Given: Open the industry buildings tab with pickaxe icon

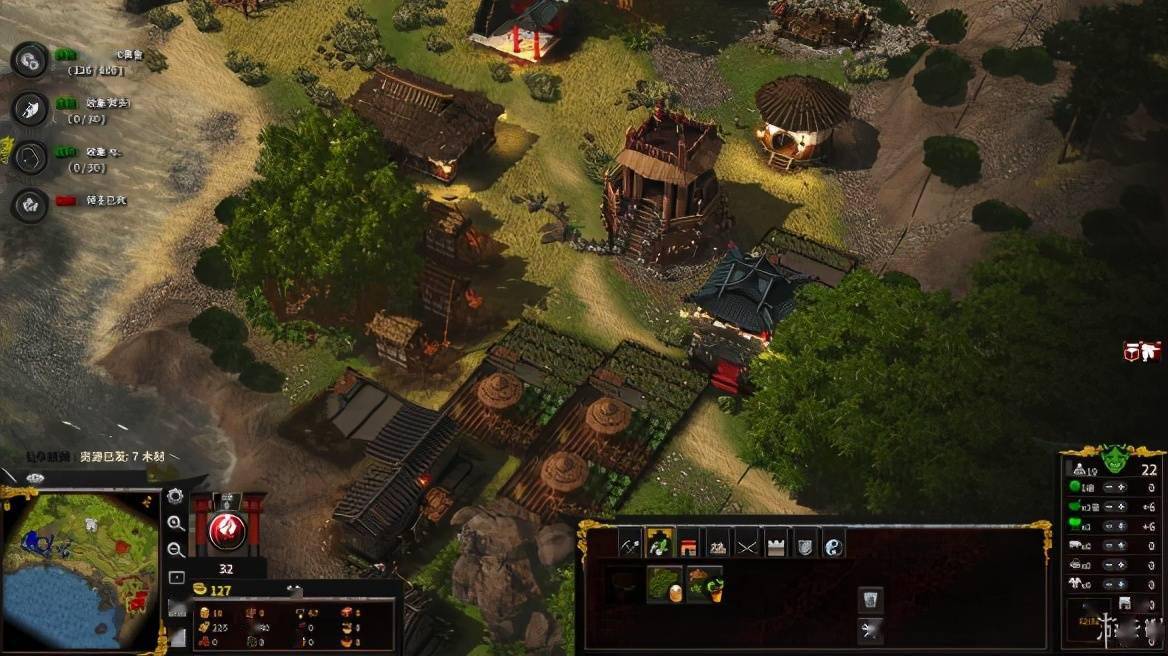Looking at the screenshot, I should (x=630, y=545).
